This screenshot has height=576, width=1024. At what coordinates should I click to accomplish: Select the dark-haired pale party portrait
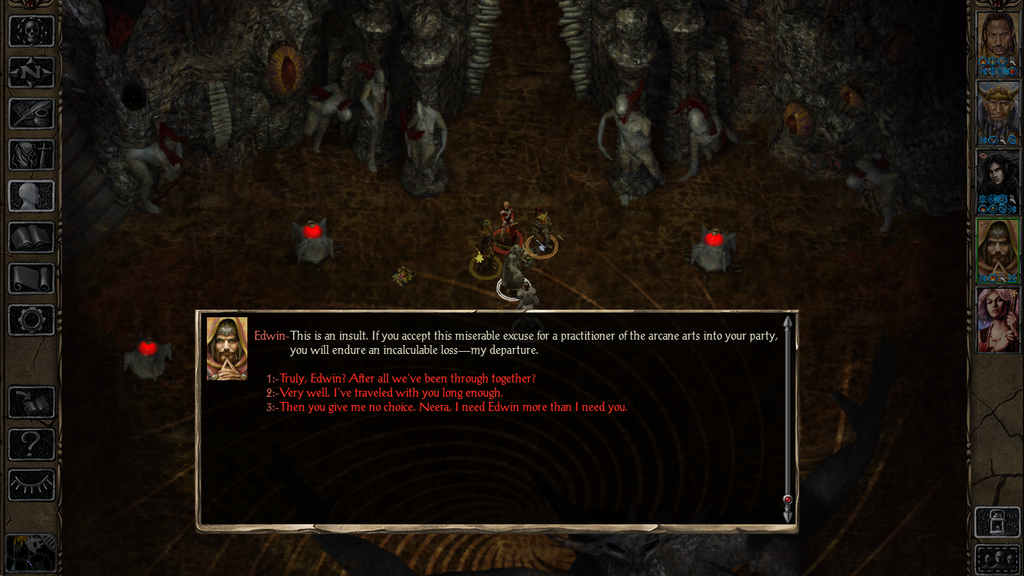[x=997, y=181]
